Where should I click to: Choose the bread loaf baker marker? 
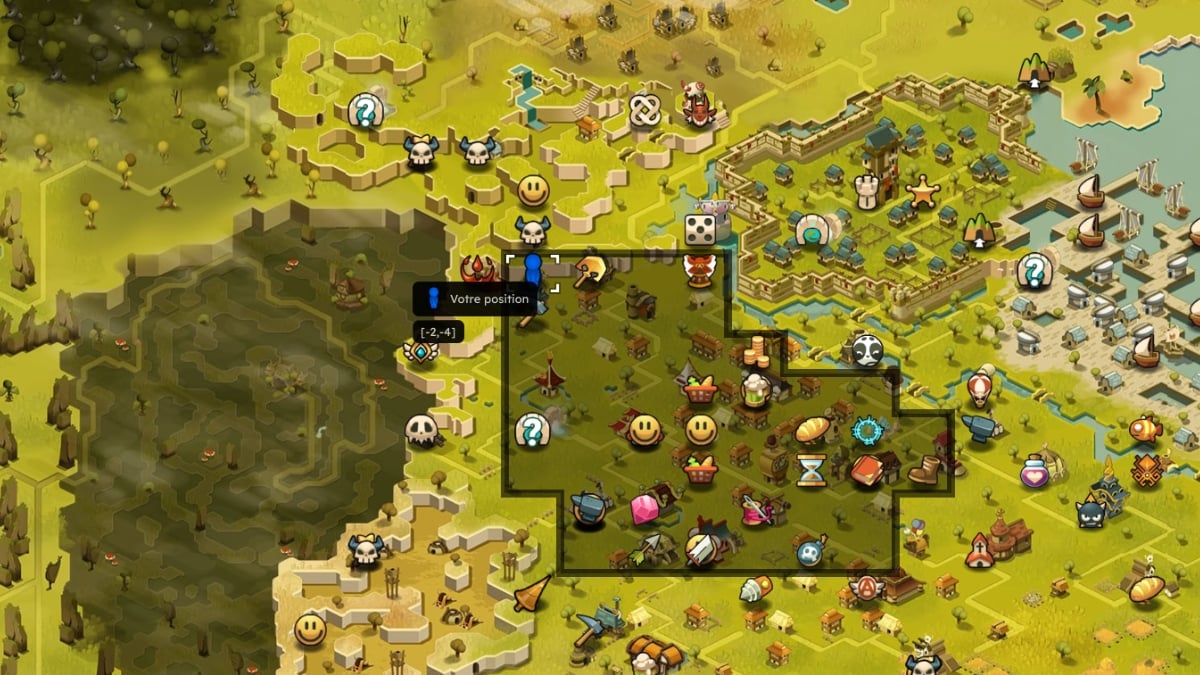(812, 430)
